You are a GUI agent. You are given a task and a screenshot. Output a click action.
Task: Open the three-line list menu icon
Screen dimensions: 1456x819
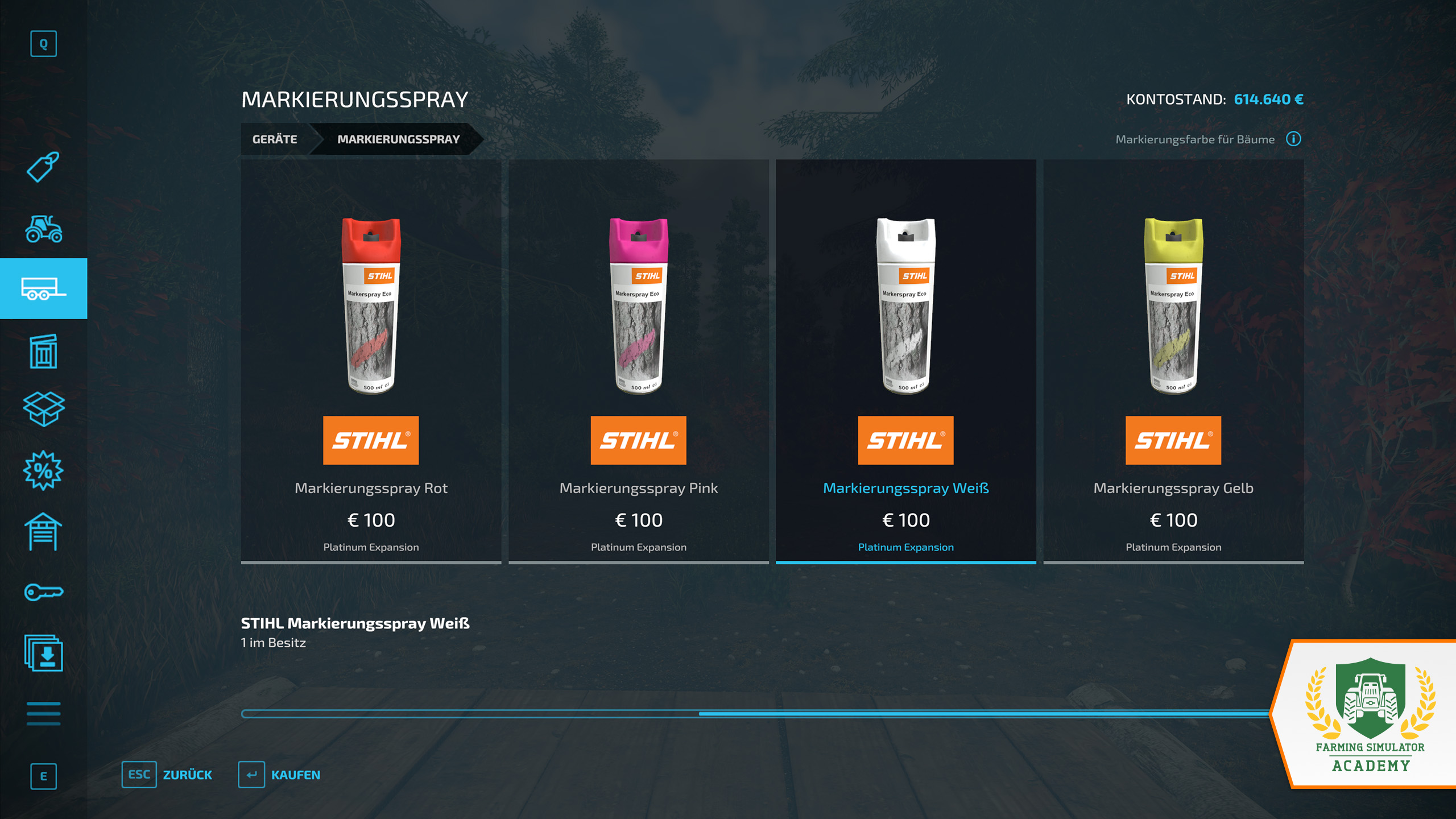click(43, 713)
